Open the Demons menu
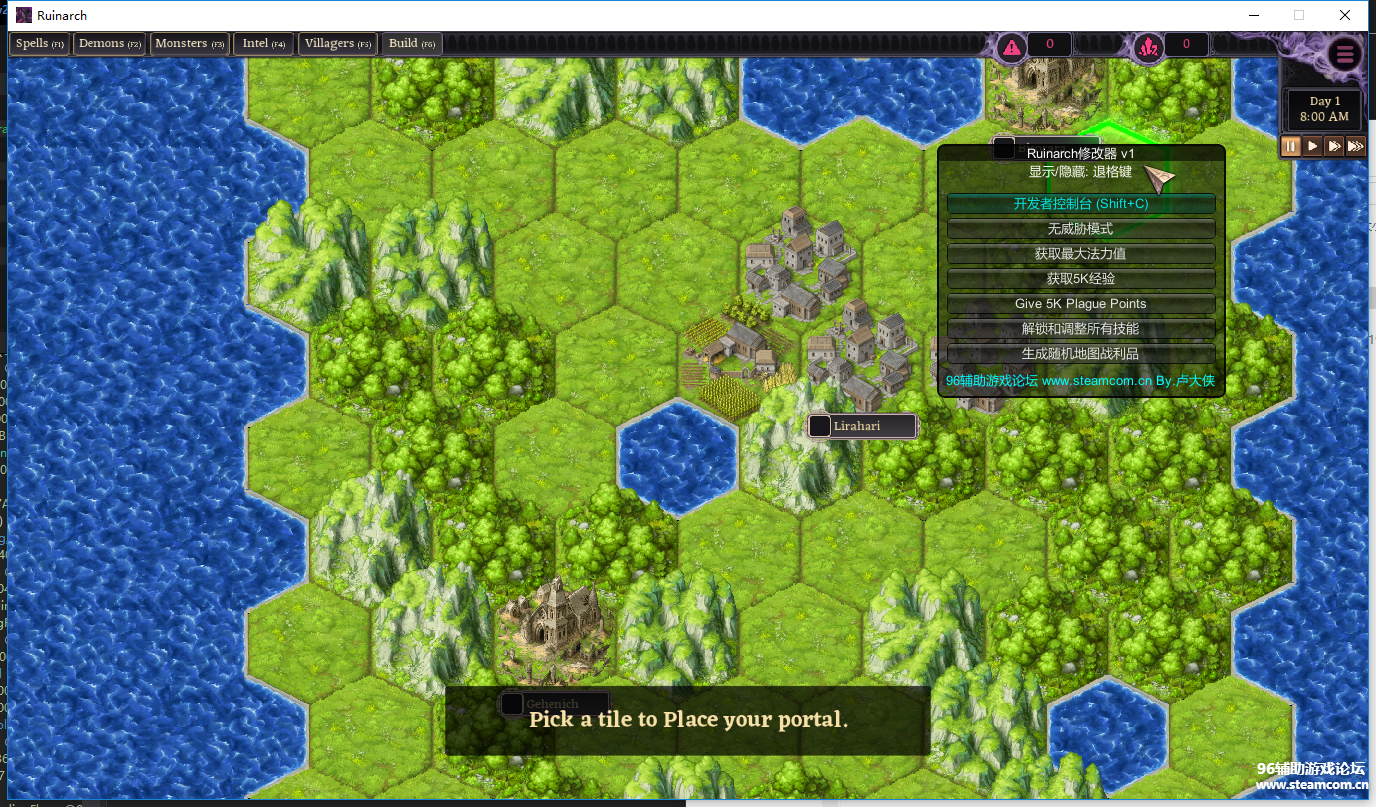The image size is (1376, 807). [x=110, y=44]
